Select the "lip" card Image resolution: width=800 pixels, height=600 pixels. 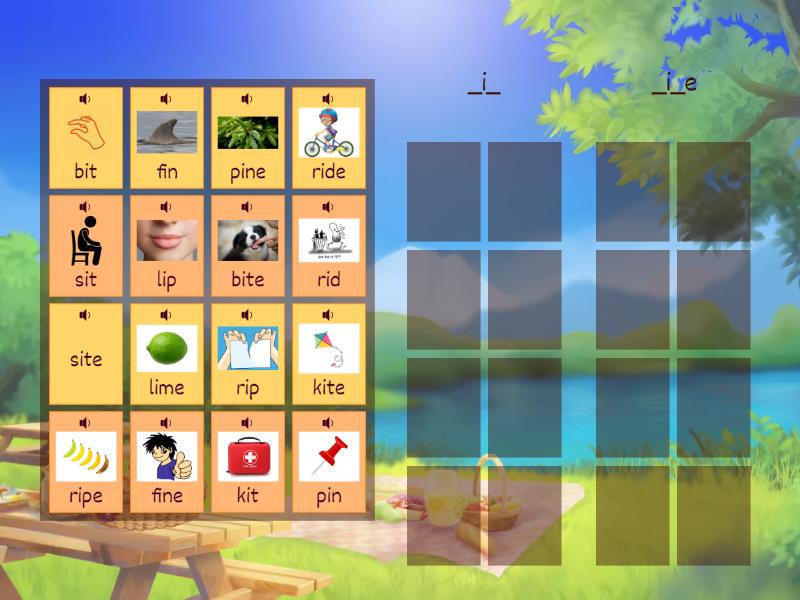click(x=167, y=246)
